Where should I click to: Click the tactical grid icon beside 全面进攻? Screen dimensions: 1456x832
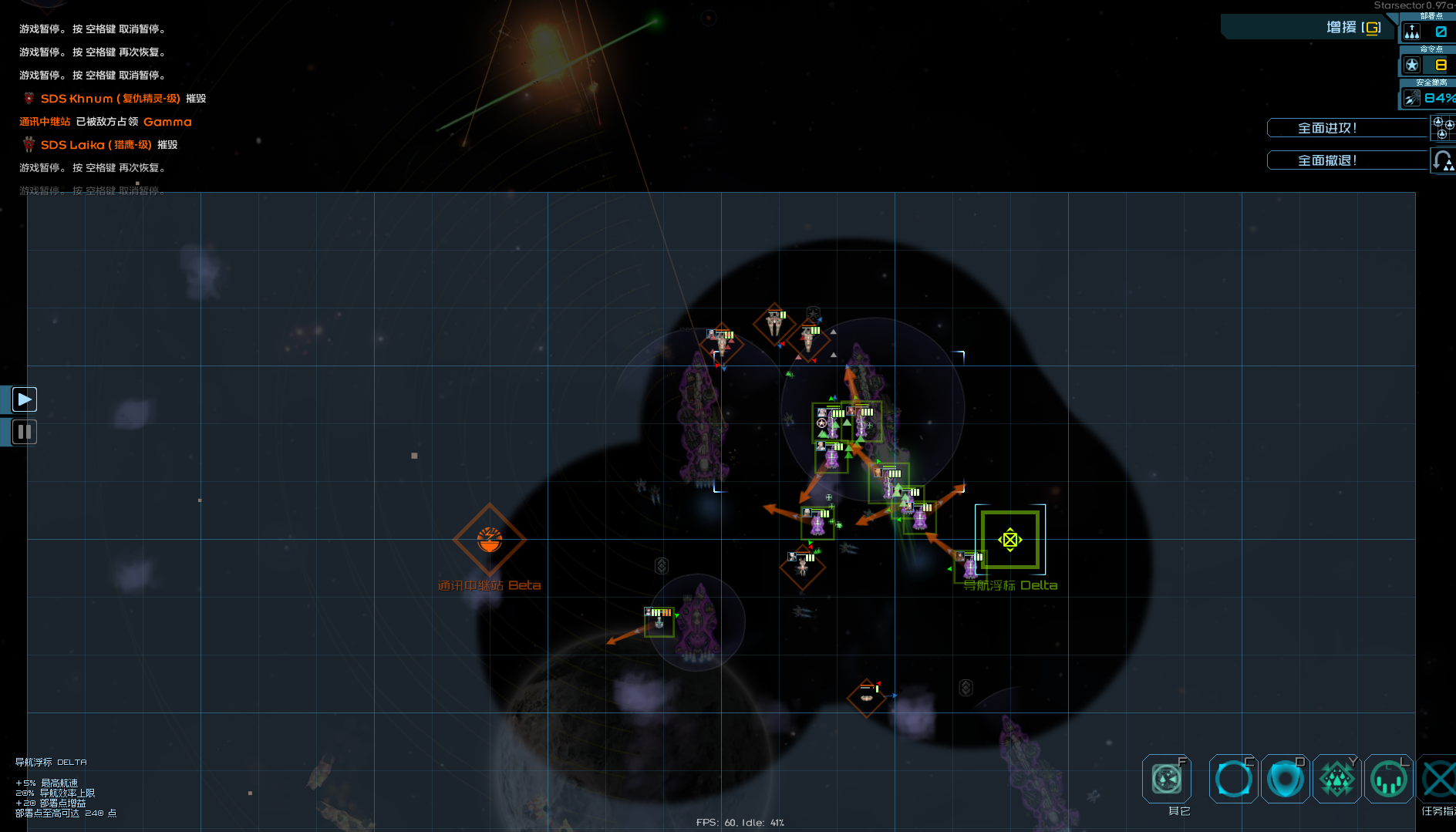coord(1443,127)
